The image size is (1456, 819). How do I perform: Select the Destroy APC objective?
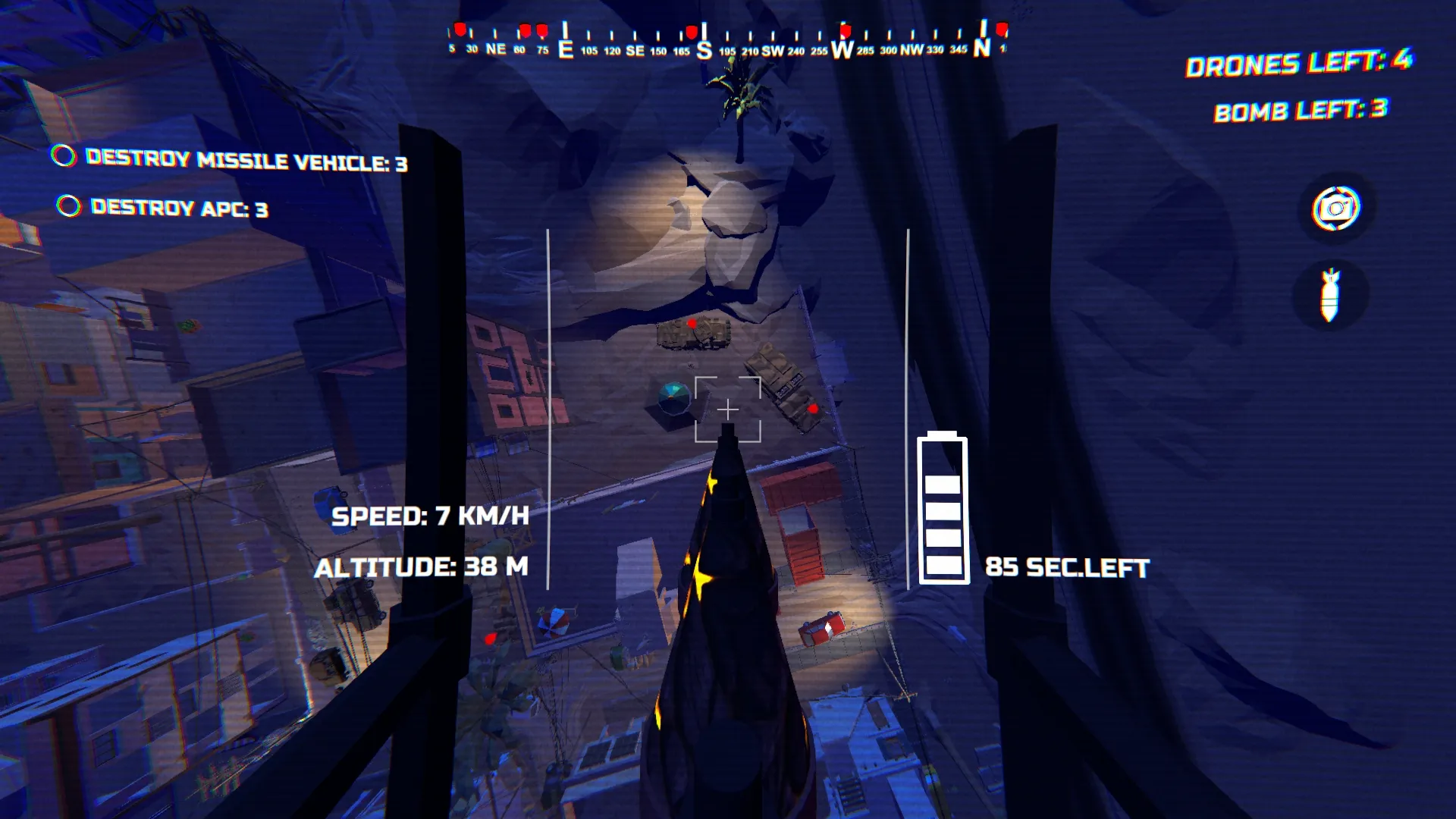click(x=178, y=208)
